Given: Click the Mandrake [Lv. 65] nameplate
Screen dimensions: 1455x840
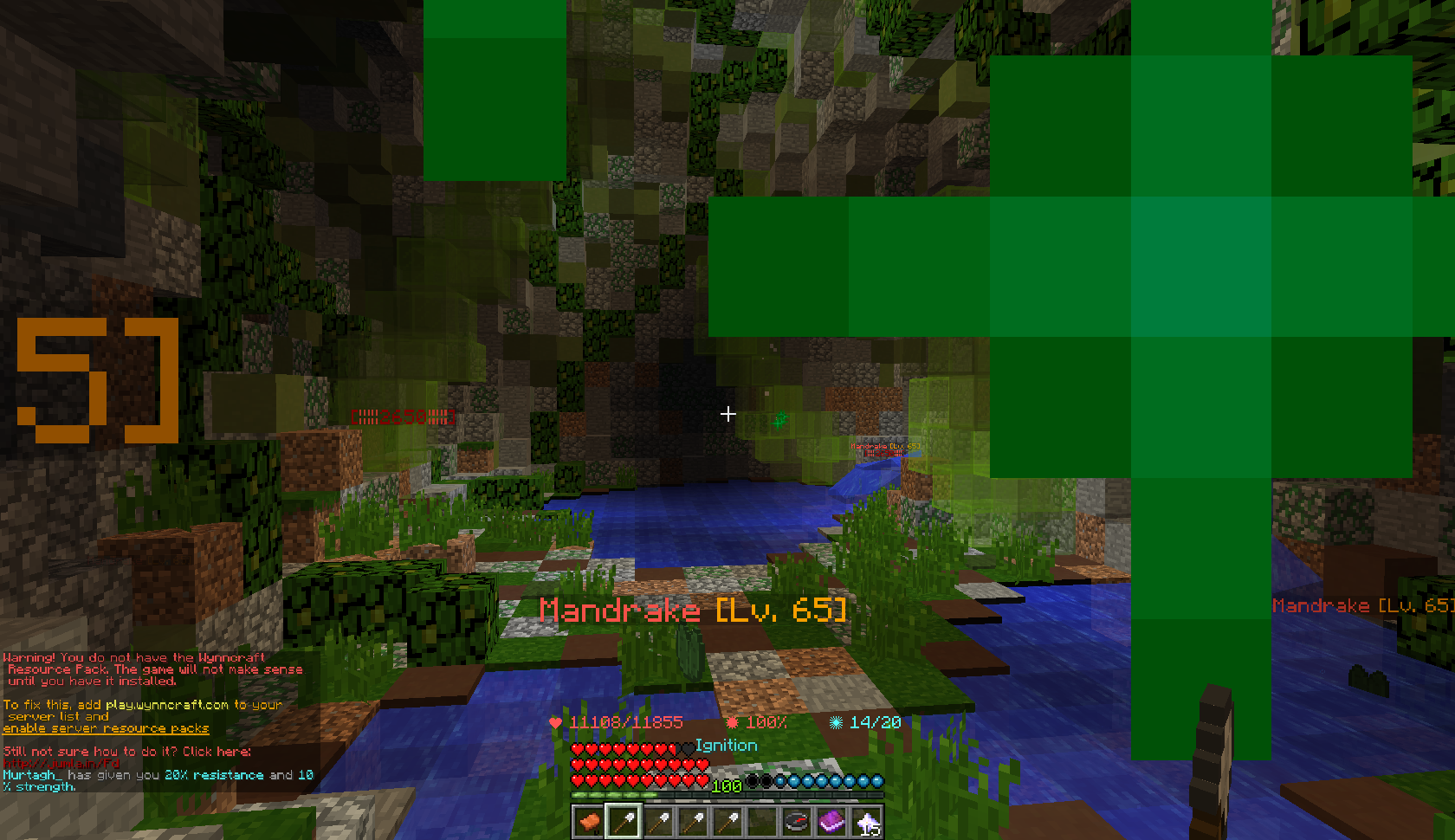Looking at the screenshot, I should 691,609.
